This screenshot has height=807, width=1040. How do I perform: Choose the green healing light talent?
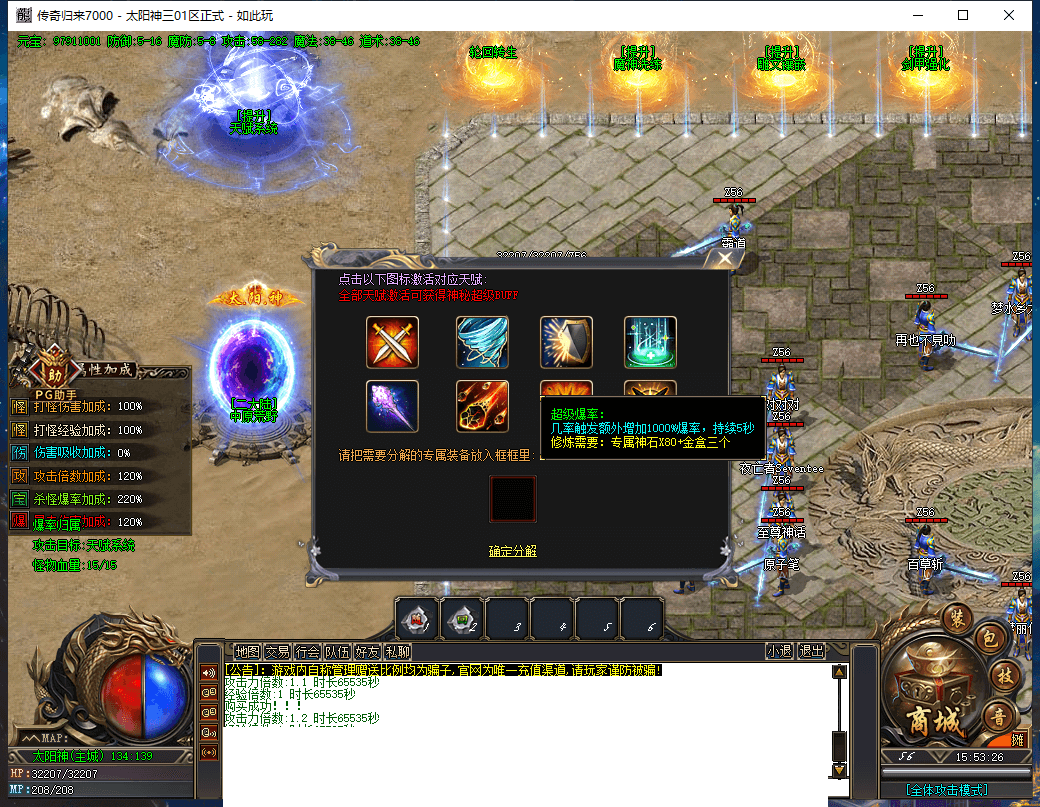coord(650,342)
